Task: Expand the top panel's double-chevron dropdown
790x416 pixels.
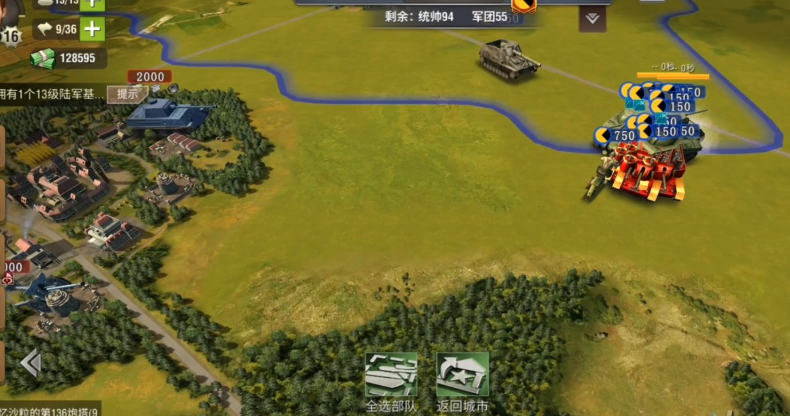Action: coord(592,18)
